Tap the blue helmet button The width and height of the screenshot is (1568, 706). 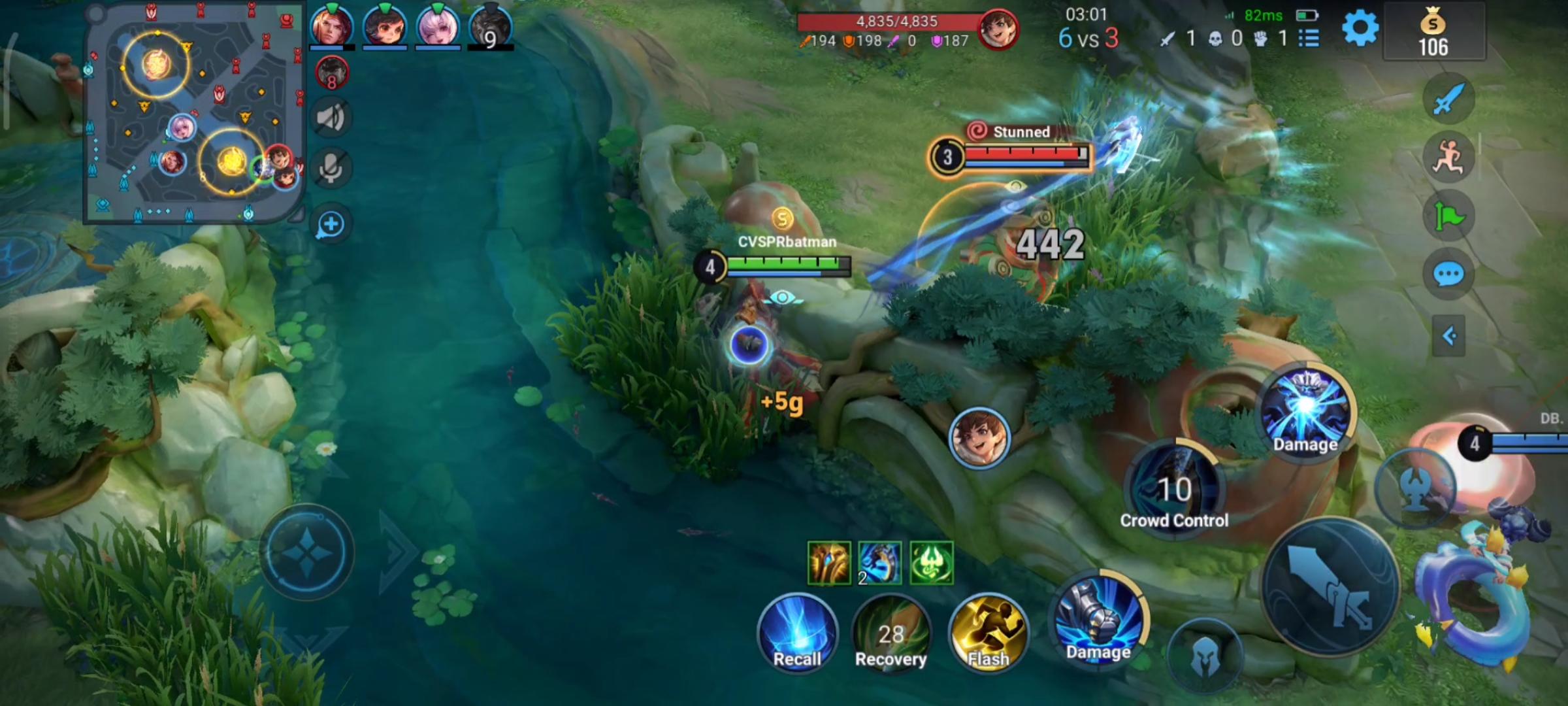coord(1205,657)
